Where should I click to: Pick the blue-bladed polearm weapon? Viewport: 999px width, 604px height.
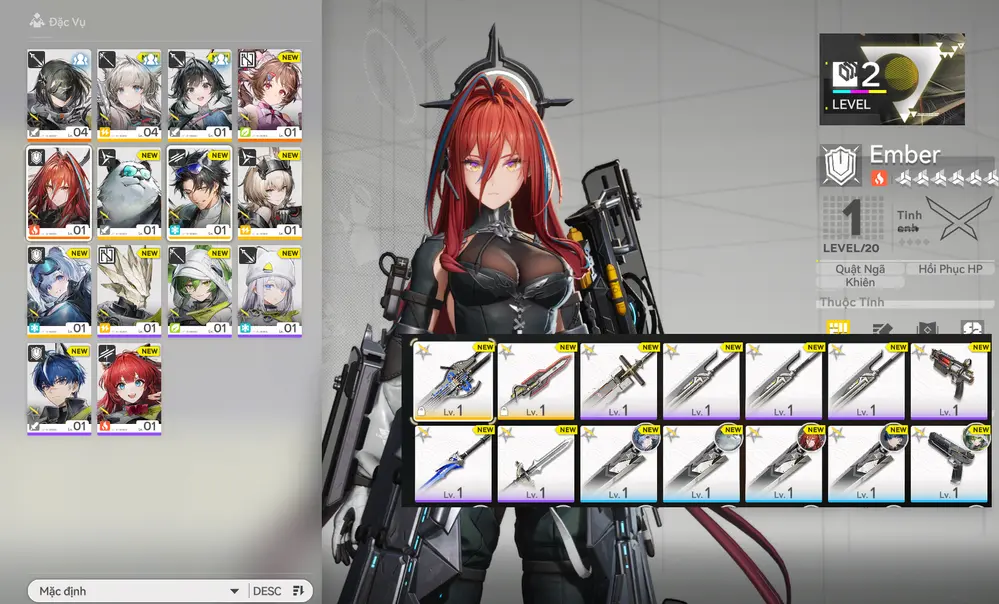click(x=453, y=462)
